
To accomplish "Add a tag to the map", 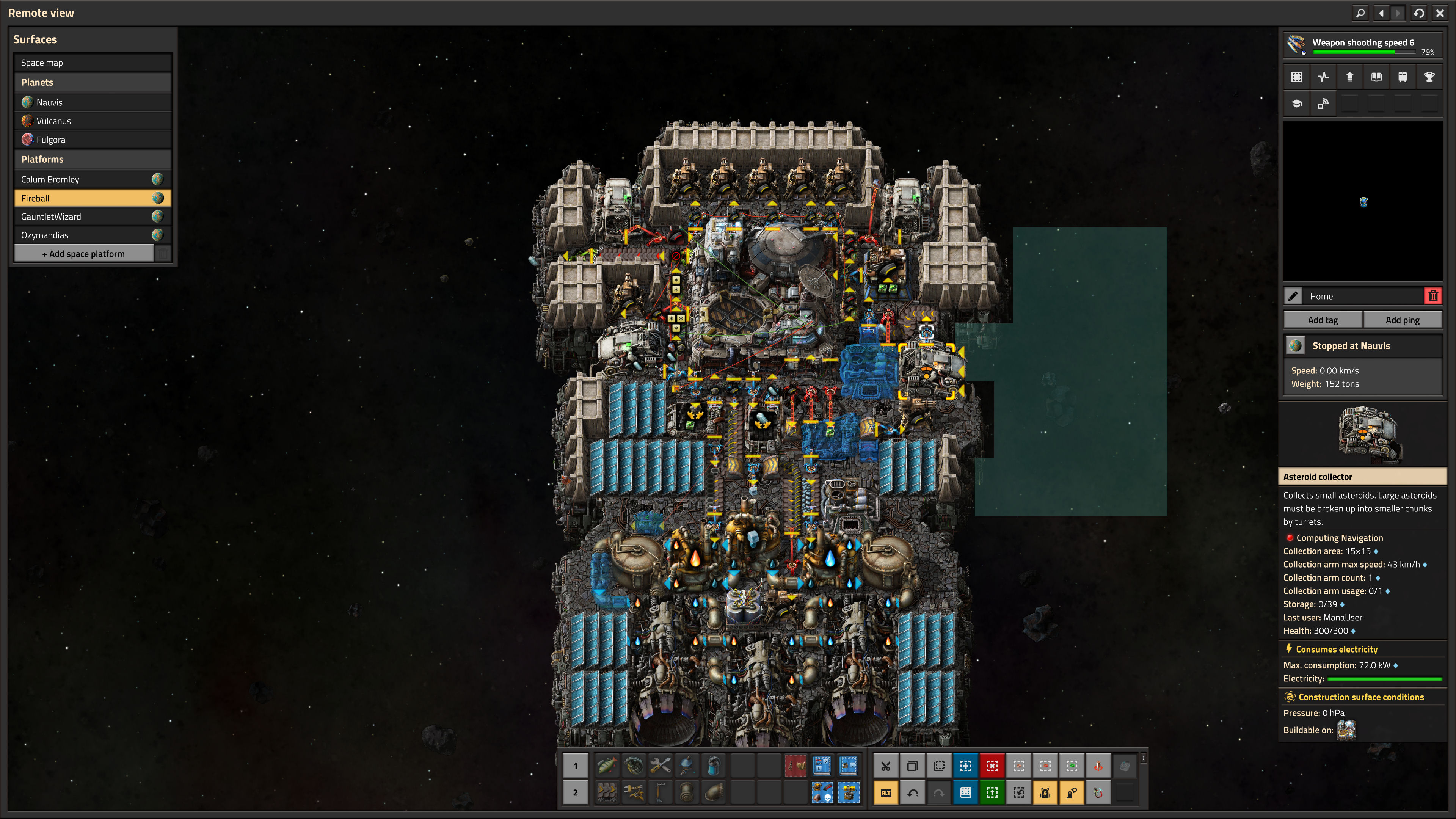I will tap(1323, 320).
